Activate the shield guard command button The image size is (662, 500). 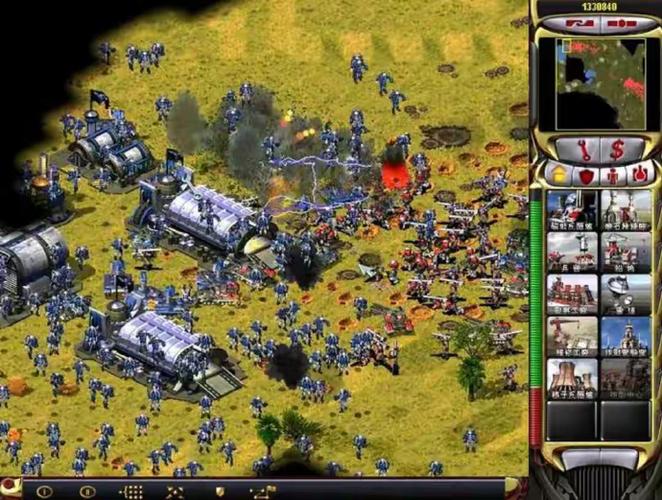220,491
